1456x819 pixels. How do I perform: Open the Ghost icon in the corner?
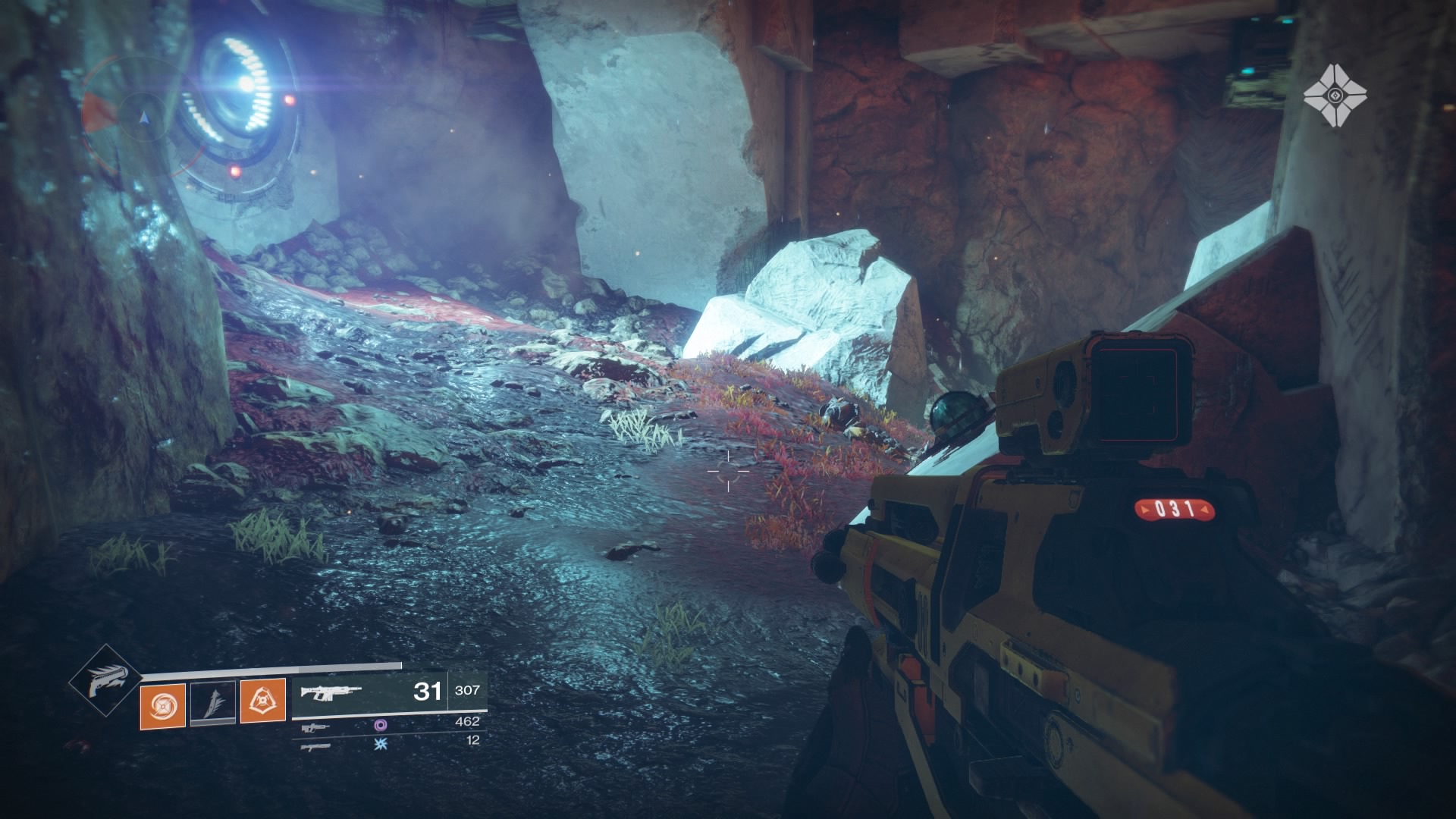point(1335,96)
